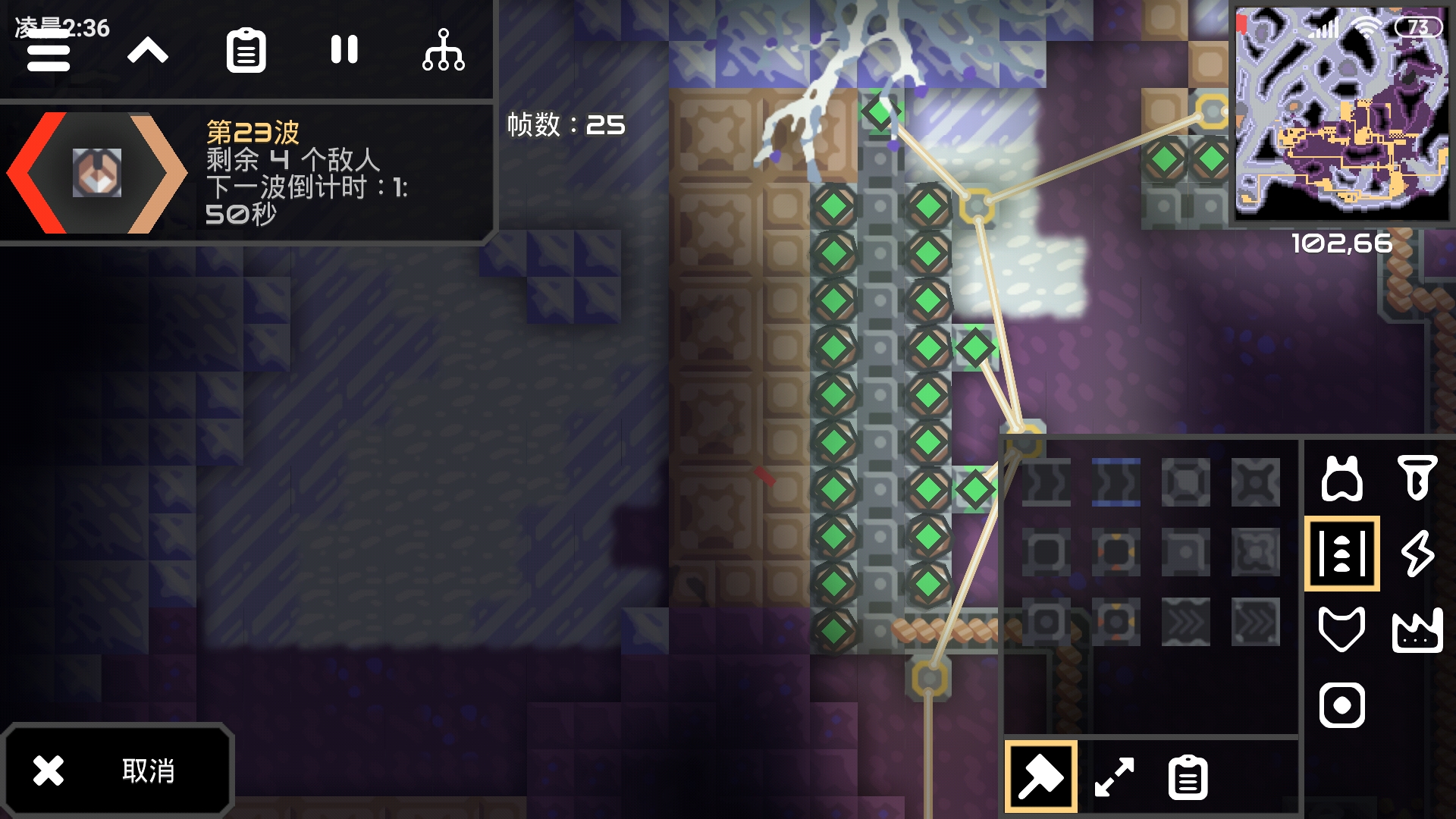Toggle the hammer demolish mode
This screenshot has height=819, width=1456.
point(1041,777)
